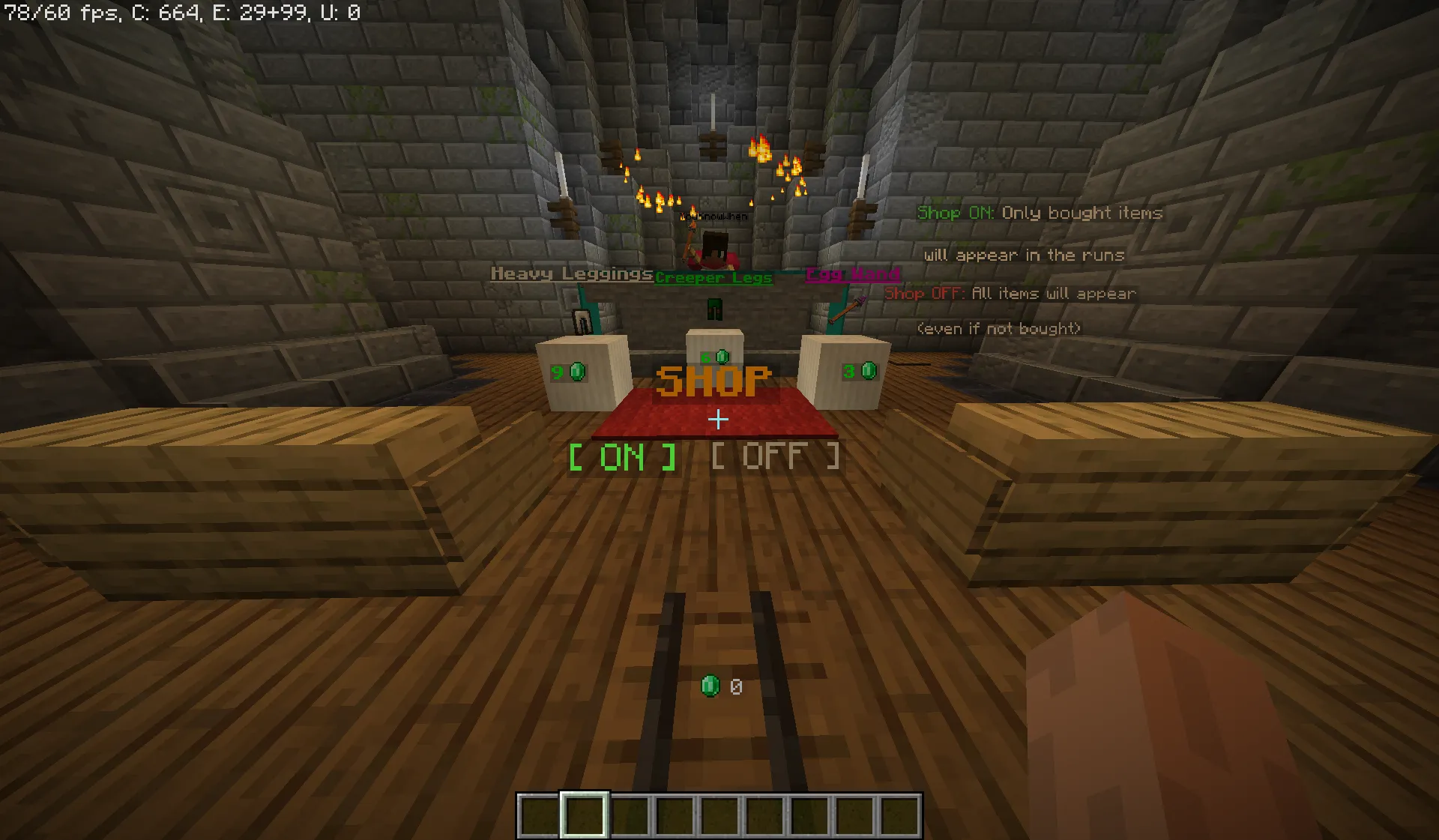Click the torch held by YouKnowWhen
1439x840 pixels.
pos(689,244)
